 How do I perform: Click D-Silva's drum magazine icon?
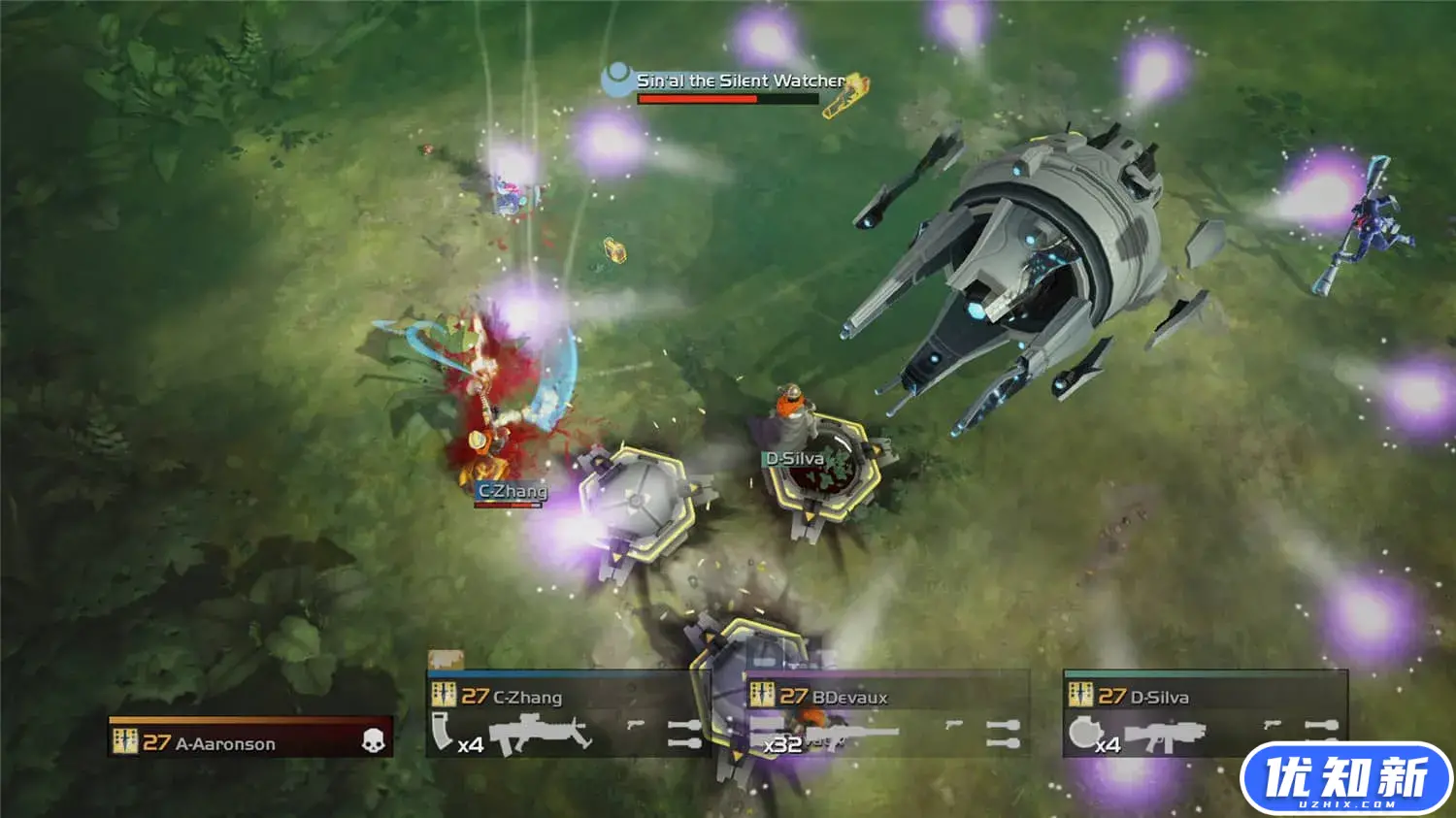[1083, 732]
